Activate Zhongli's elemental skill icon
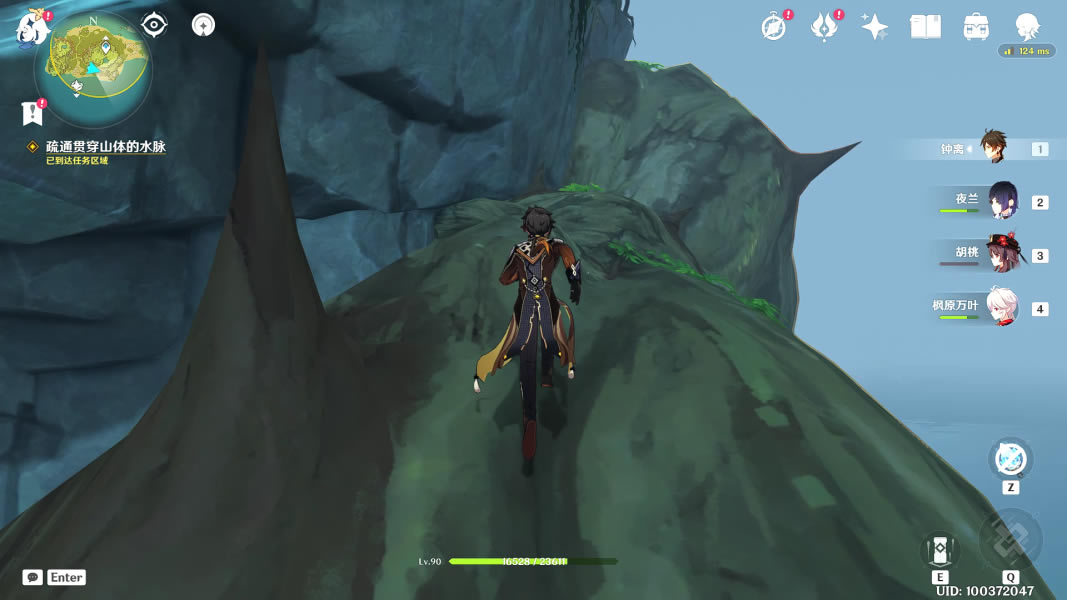Image resolution: width=1067 pixels, height=600 pixels. coord(939,549)
